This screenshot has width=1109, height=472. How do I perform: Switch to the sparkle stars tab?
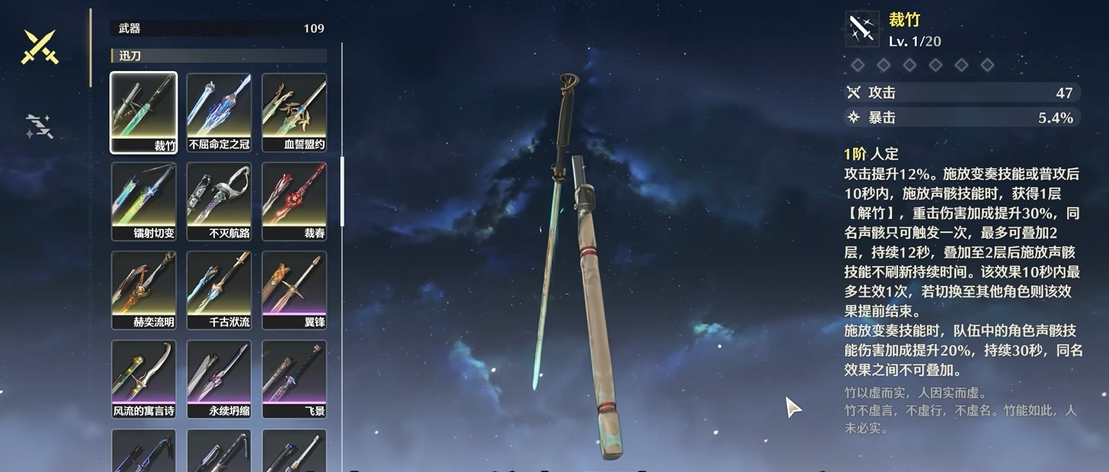(39, 126)
